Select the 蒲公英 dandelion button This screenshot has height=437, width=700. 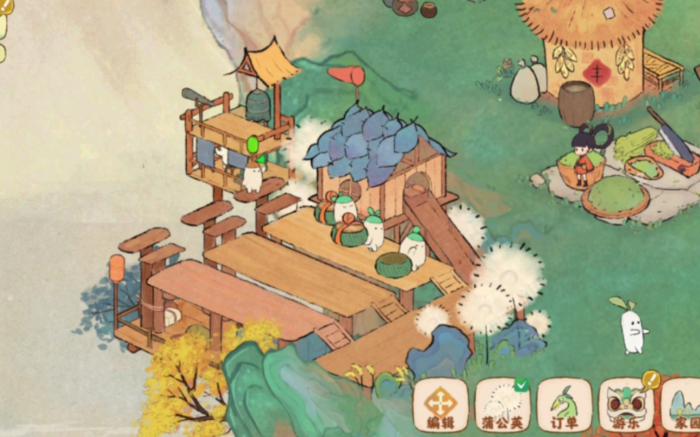(502, 405)
